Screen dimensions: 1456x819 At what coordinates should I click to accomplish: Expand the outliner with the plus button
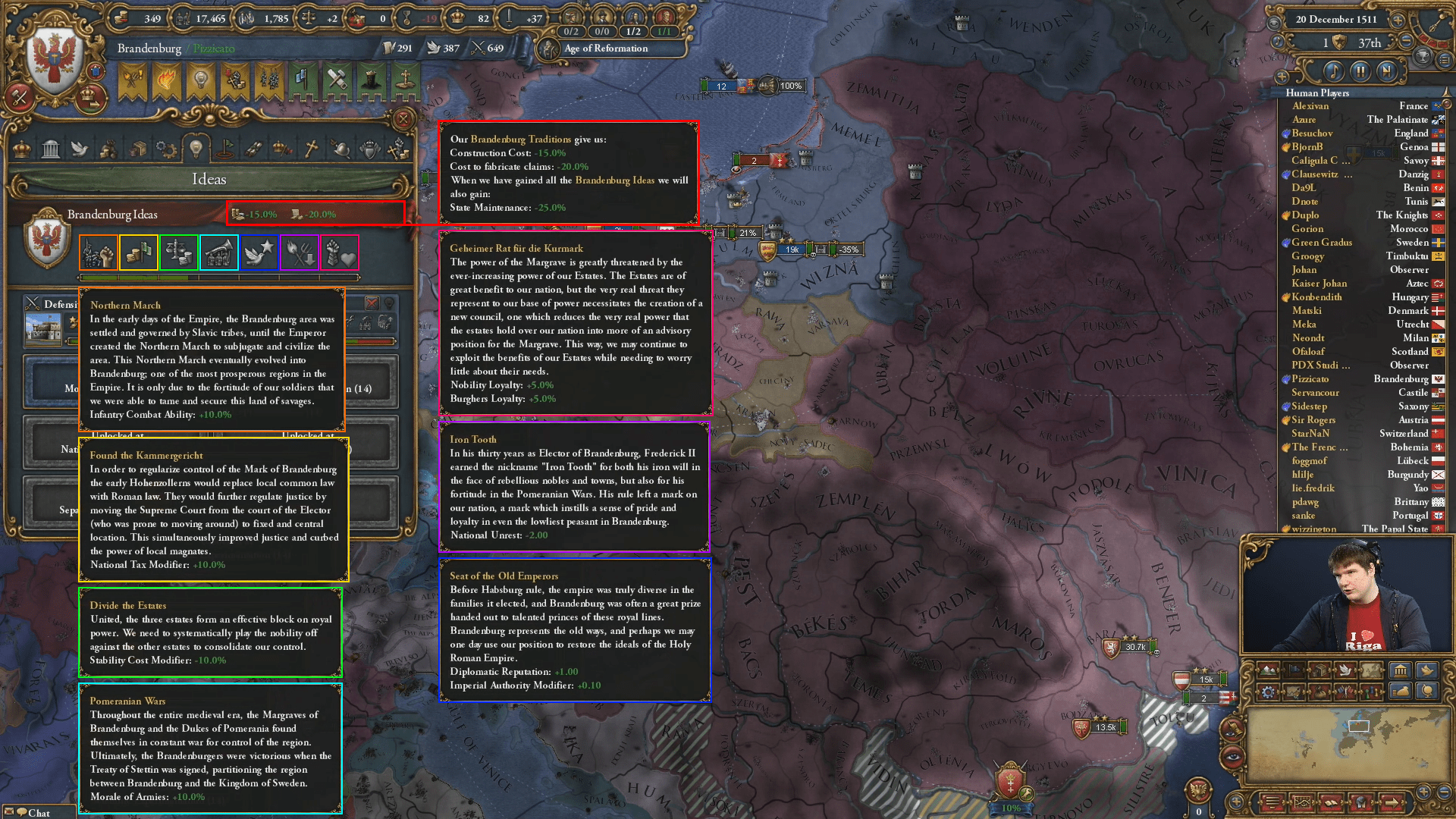click(1282, 77)
